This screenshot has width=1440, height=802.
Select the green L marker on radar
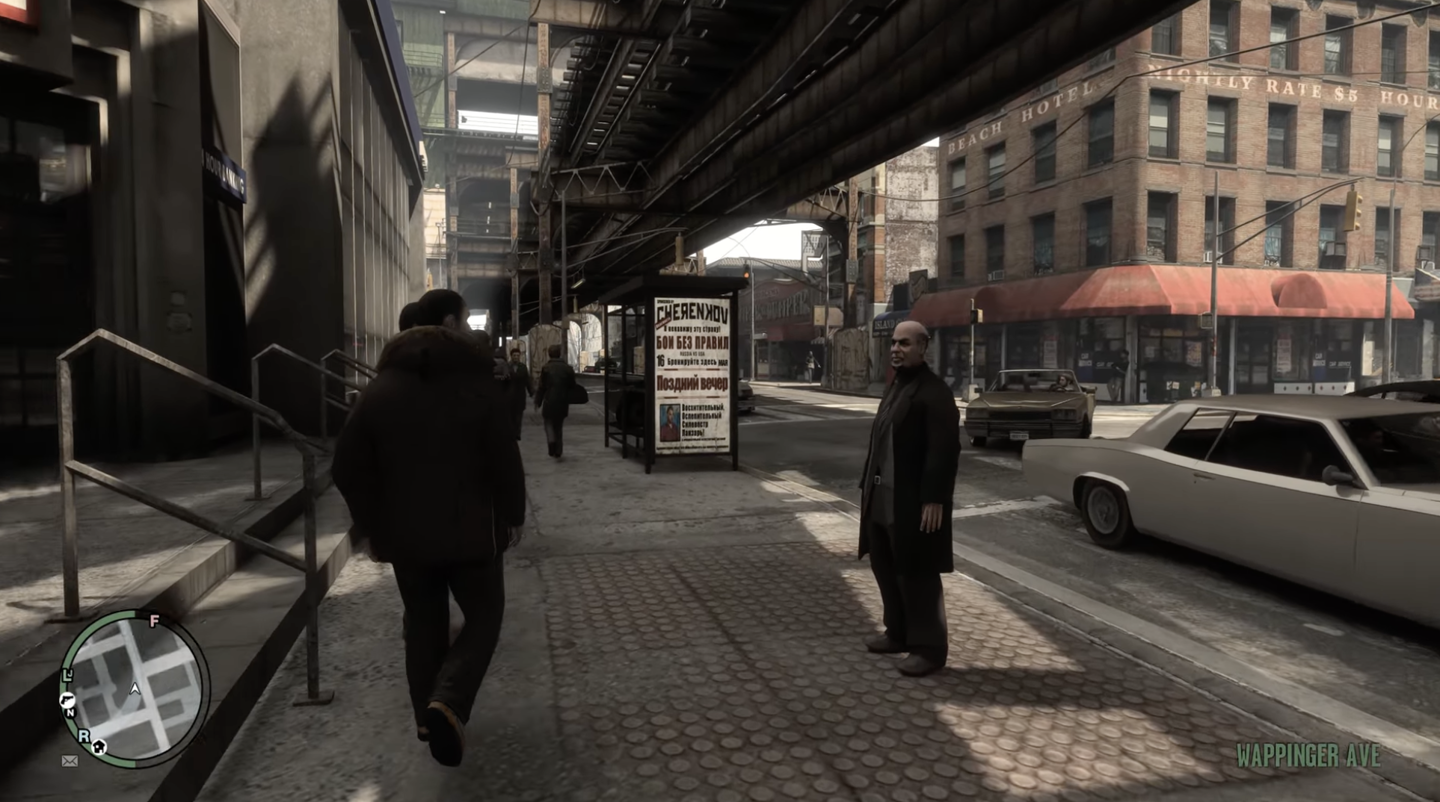(66, 675)
